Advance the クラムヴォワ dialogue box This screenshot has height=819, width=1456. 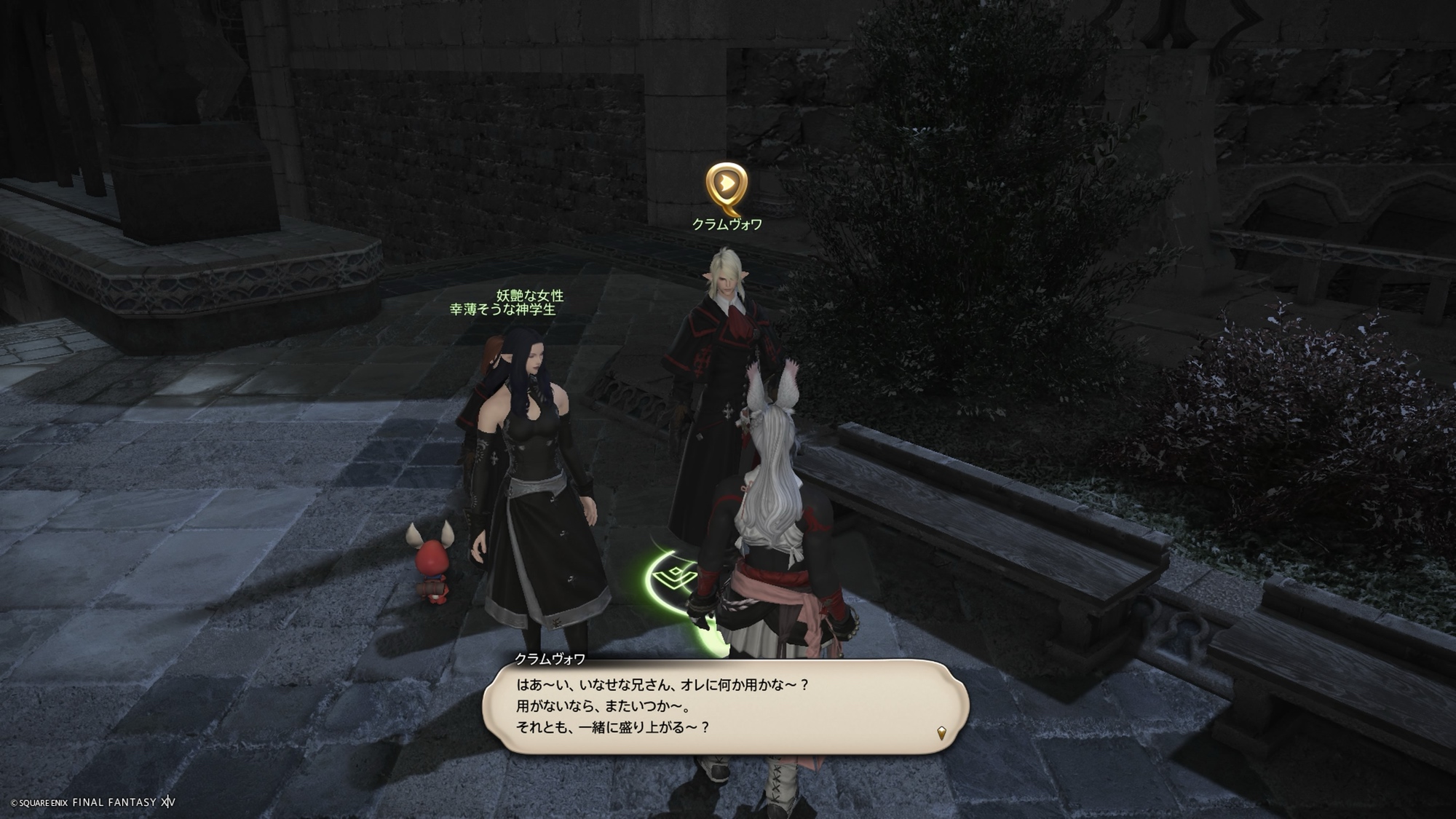click(725, 705)
